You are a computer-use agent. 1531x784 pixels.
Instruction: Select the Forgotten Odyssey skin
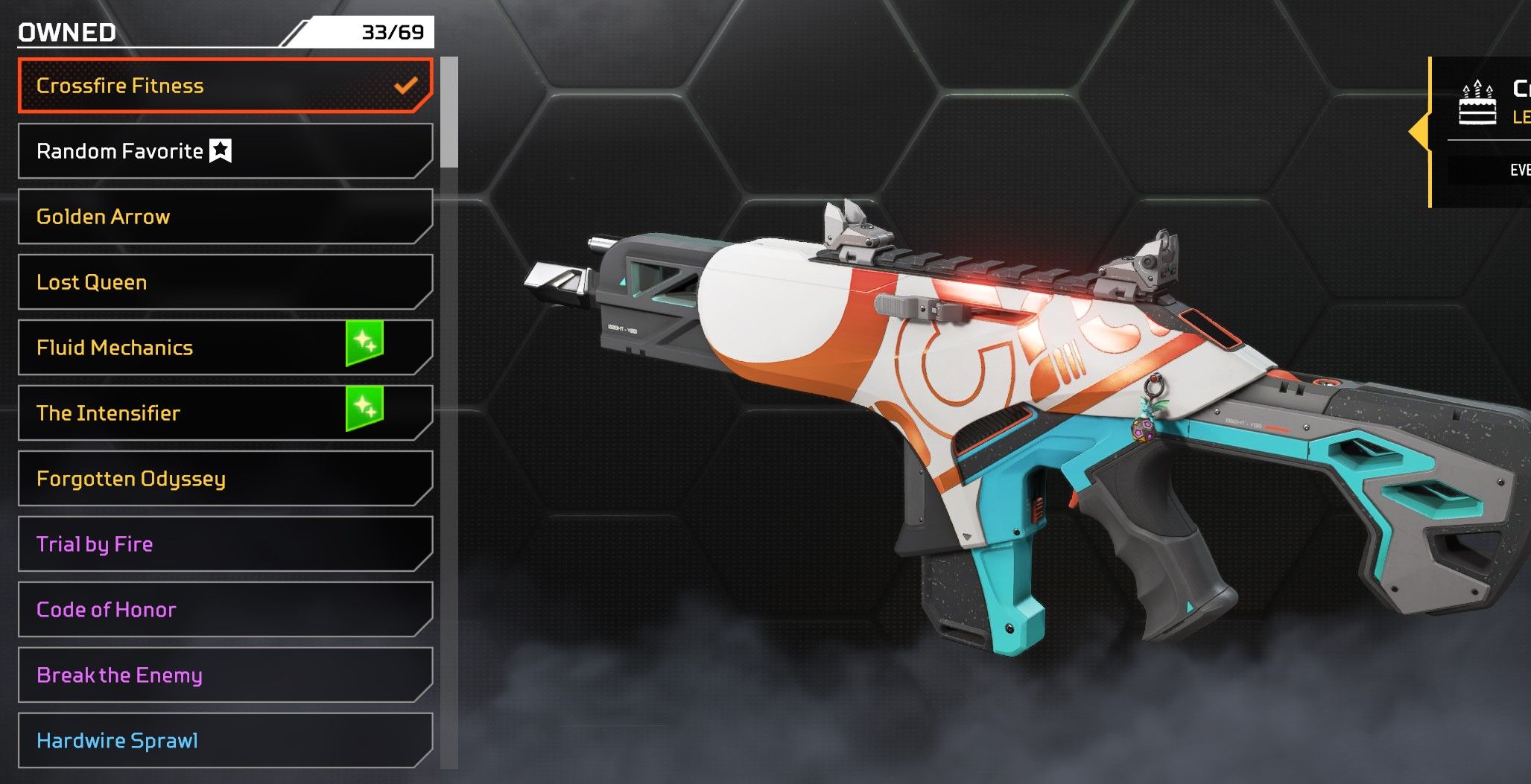coord(224,479)
